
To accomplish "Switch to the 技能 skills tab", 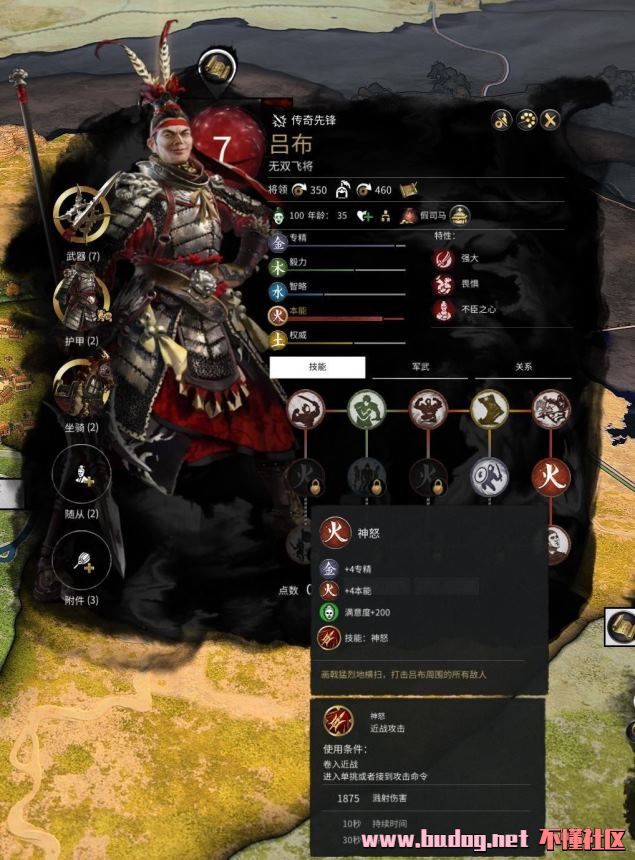I will (x=317, y=367).
